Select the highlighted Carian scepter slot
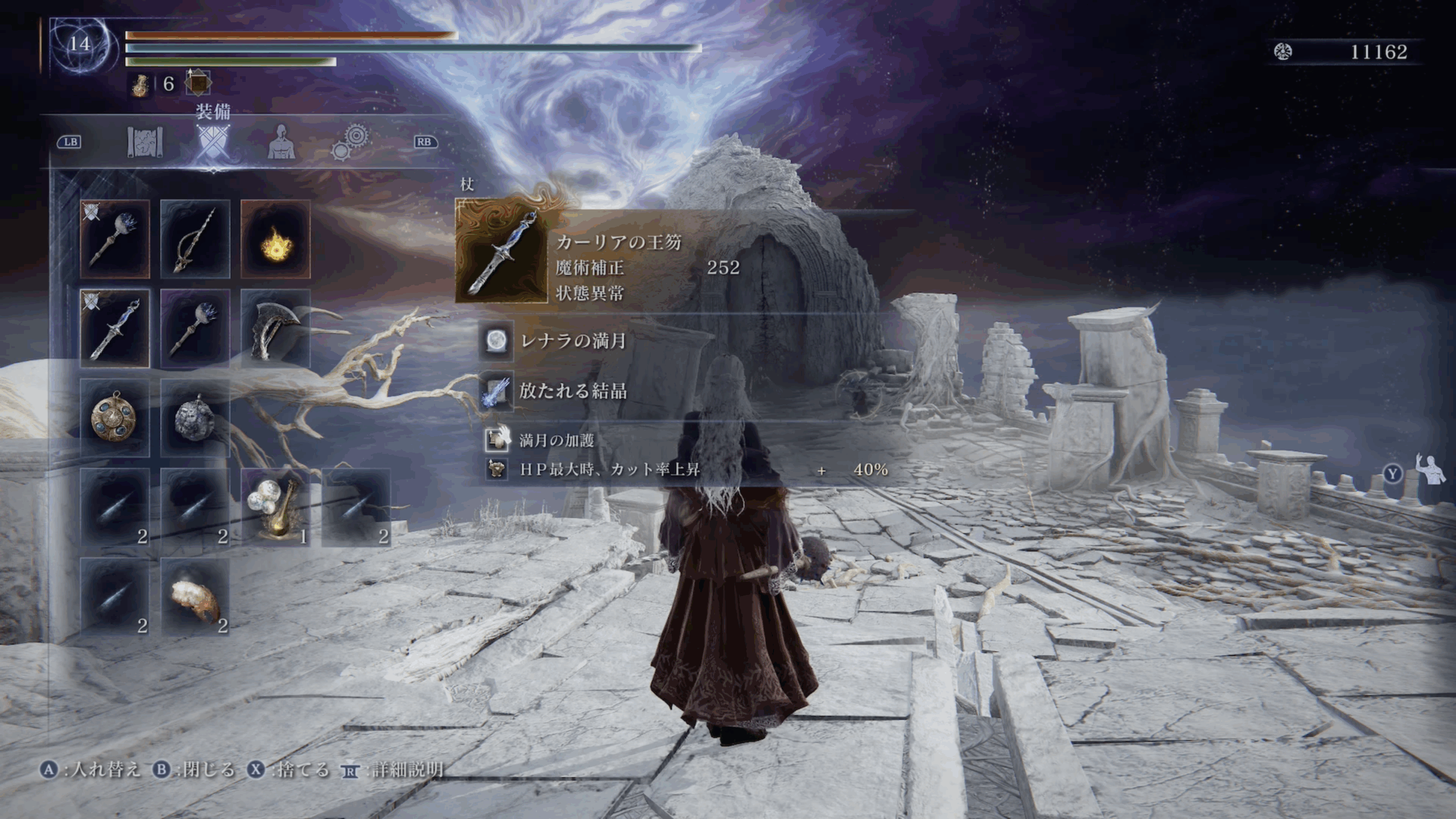The width and height of the screenshot is (1456, 819). (x=115, y=329)
